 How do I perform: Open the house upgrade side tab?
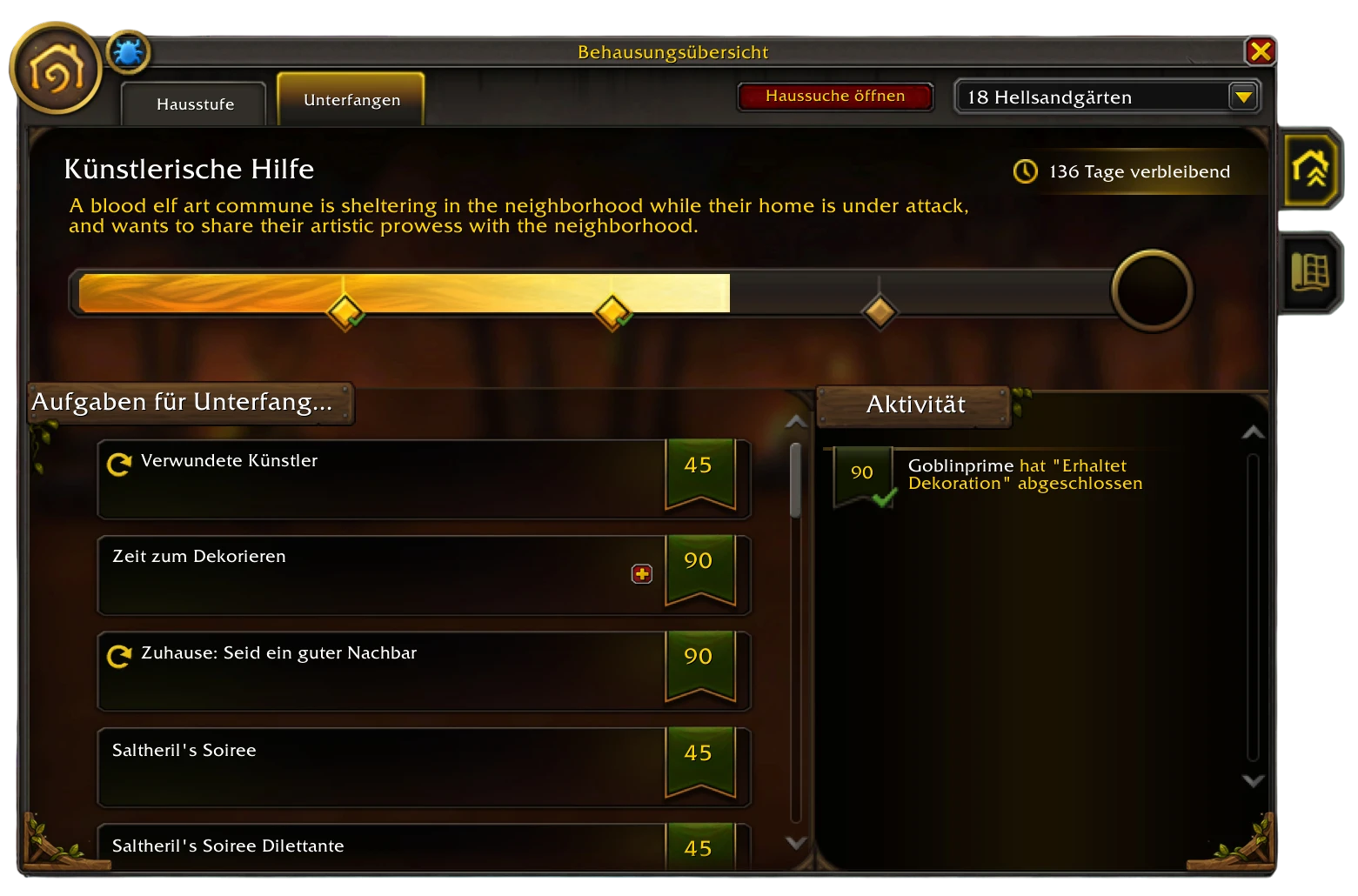pos(1310,170)
